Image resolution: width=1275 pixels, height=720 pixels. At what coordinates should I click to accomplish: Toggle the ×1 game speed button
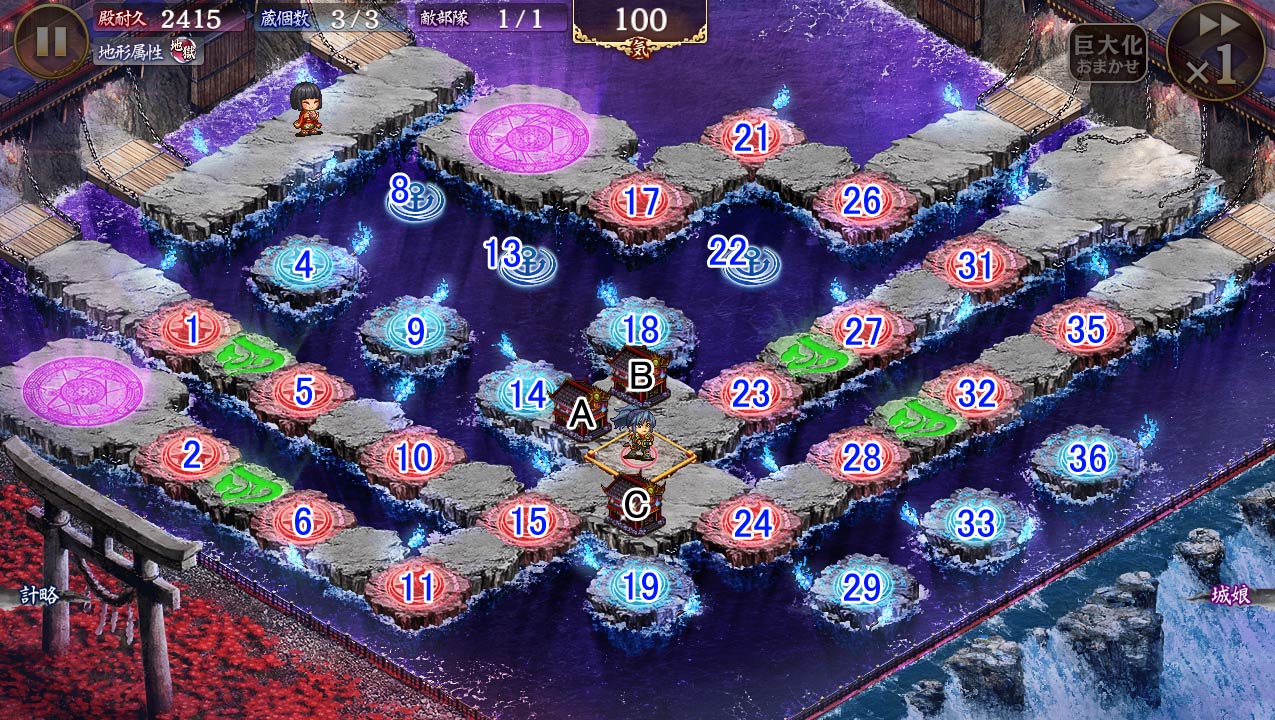coord(1216,50)
